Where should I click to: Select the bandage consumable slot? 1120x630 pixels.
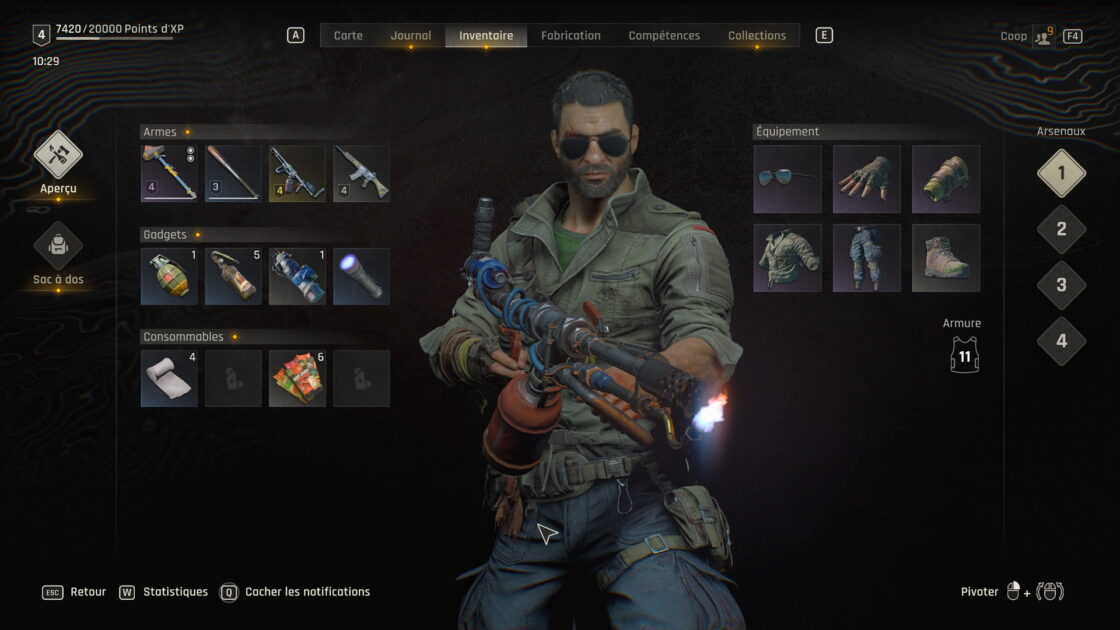click(169, 378)
